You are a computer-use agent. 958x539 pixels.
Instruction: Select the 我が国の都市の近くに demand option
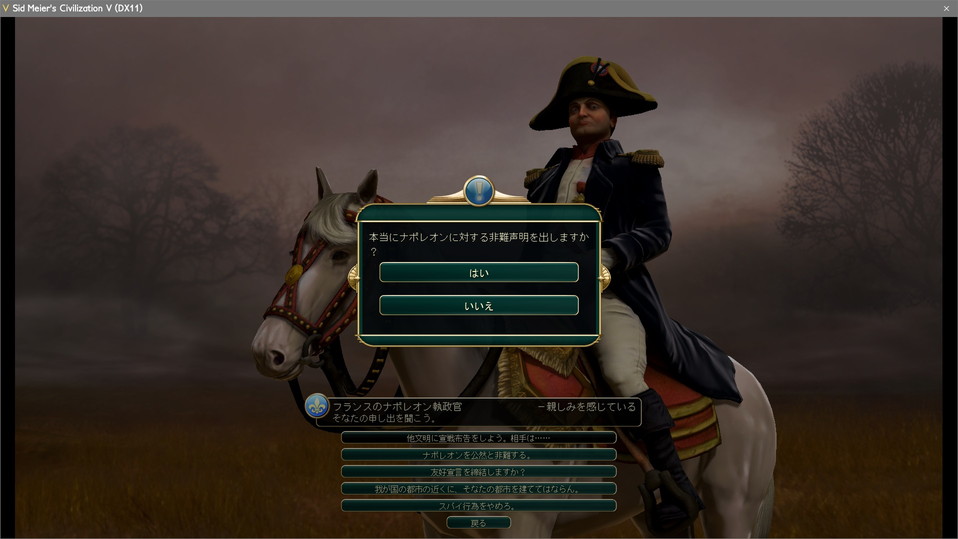pyautogui.click(x=478, y=489)
